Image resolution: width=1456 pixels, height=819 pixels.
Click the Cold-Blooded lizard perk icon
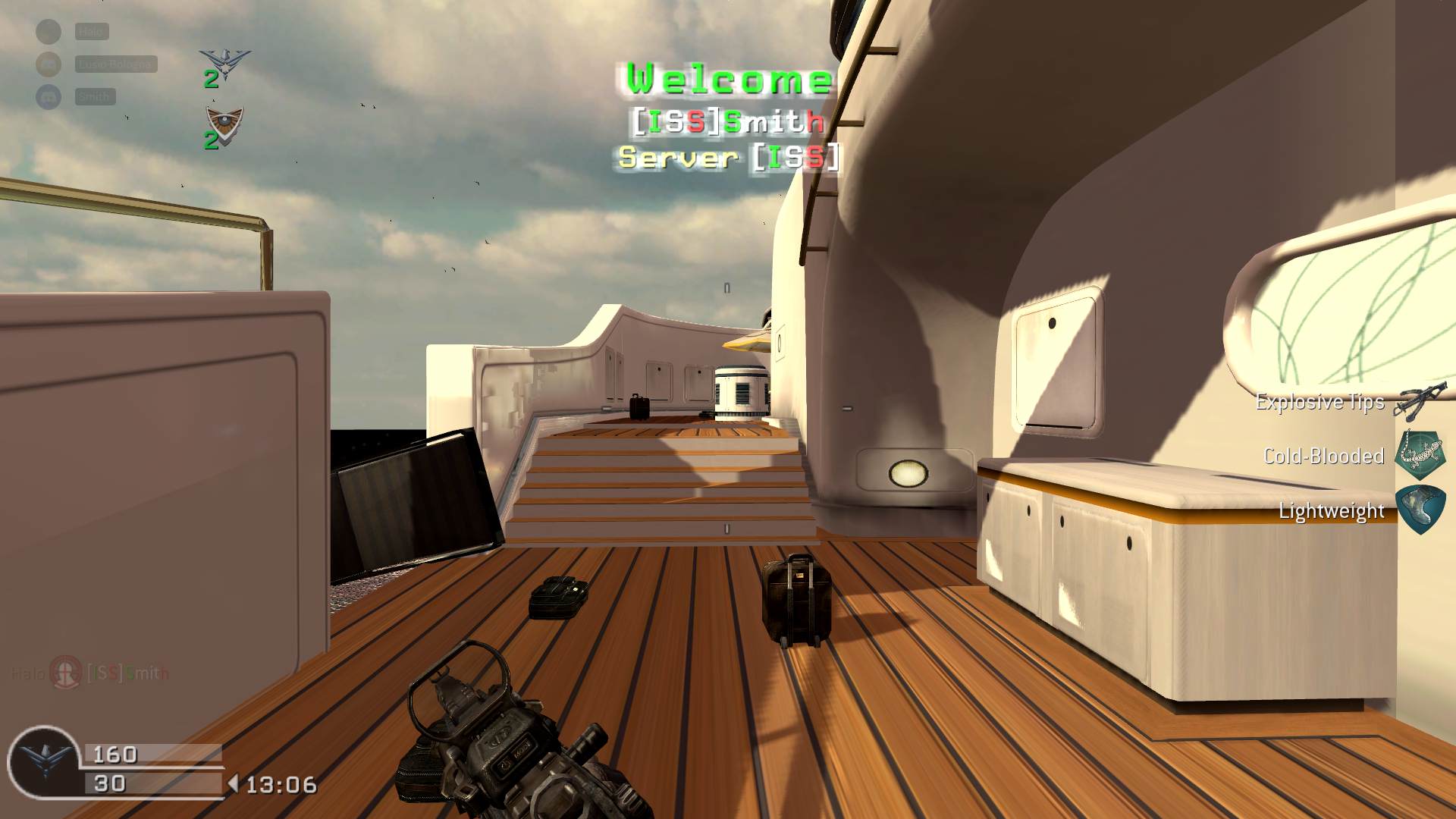pyautogui.click(x=1420, y=455)
